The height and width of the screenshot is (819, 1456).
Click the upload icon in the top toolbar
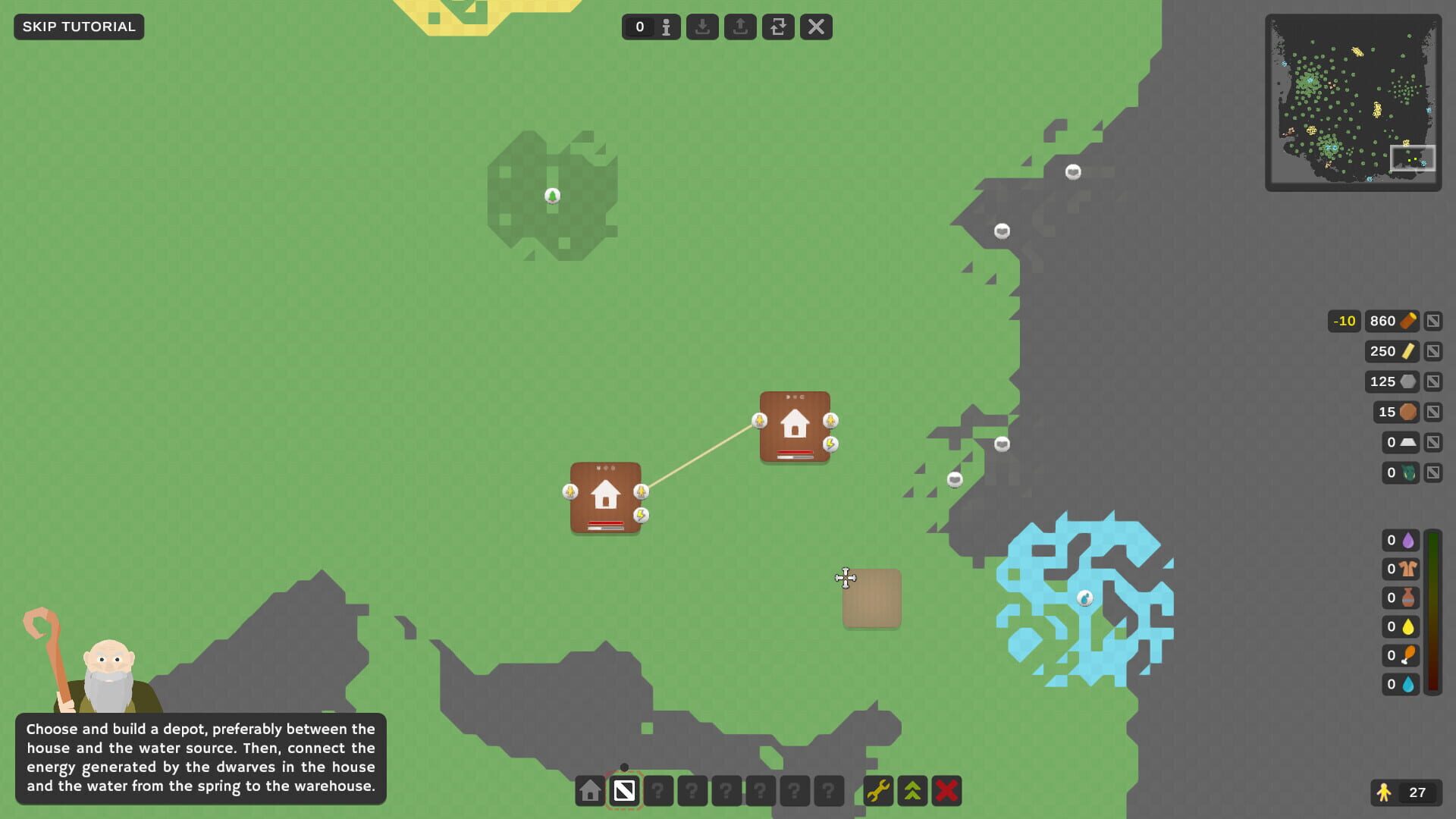click(740, 27)
